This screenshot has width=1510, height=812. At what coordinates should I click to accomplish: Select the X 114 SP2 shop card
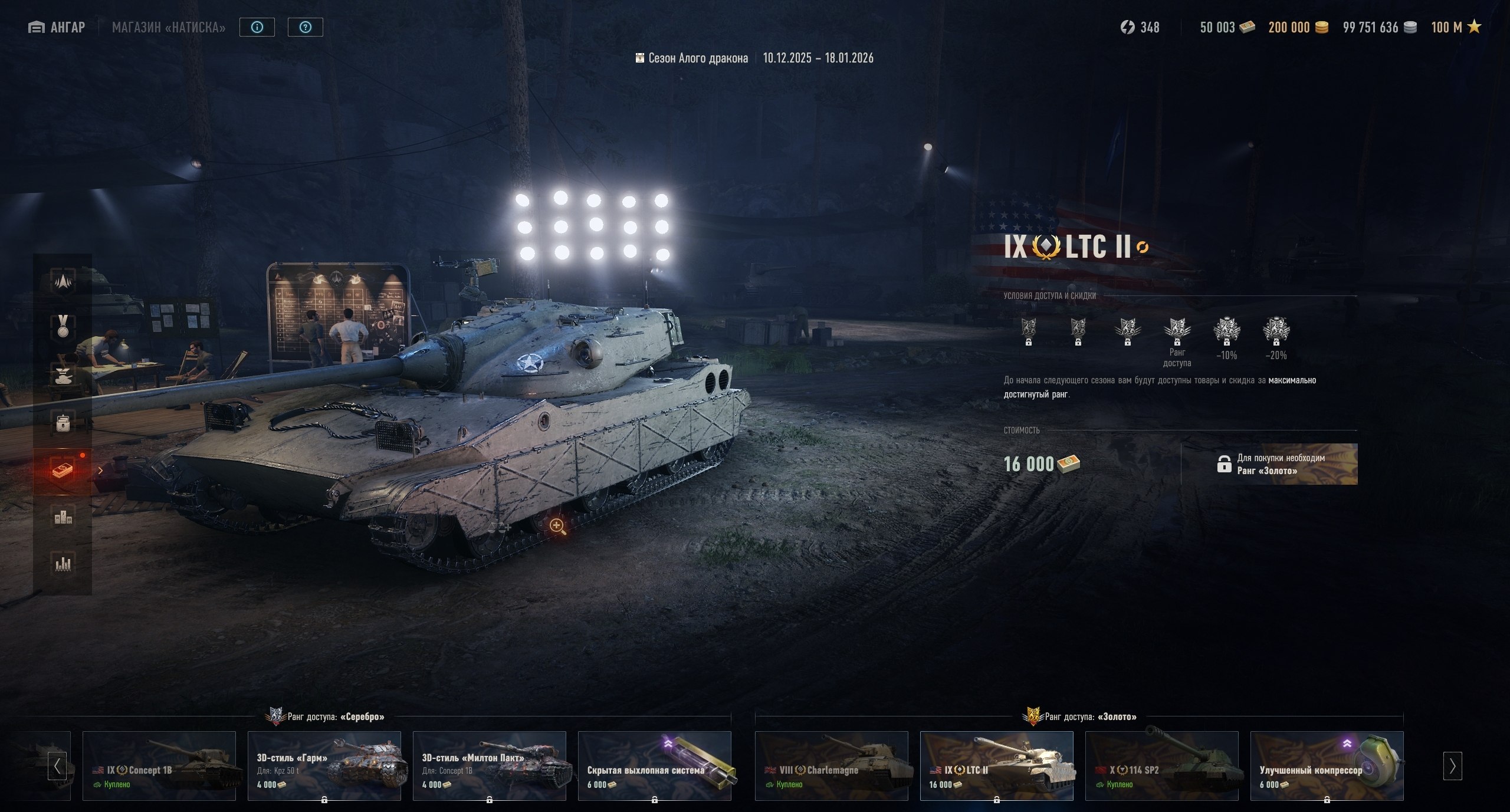(x=1162, y=765)
